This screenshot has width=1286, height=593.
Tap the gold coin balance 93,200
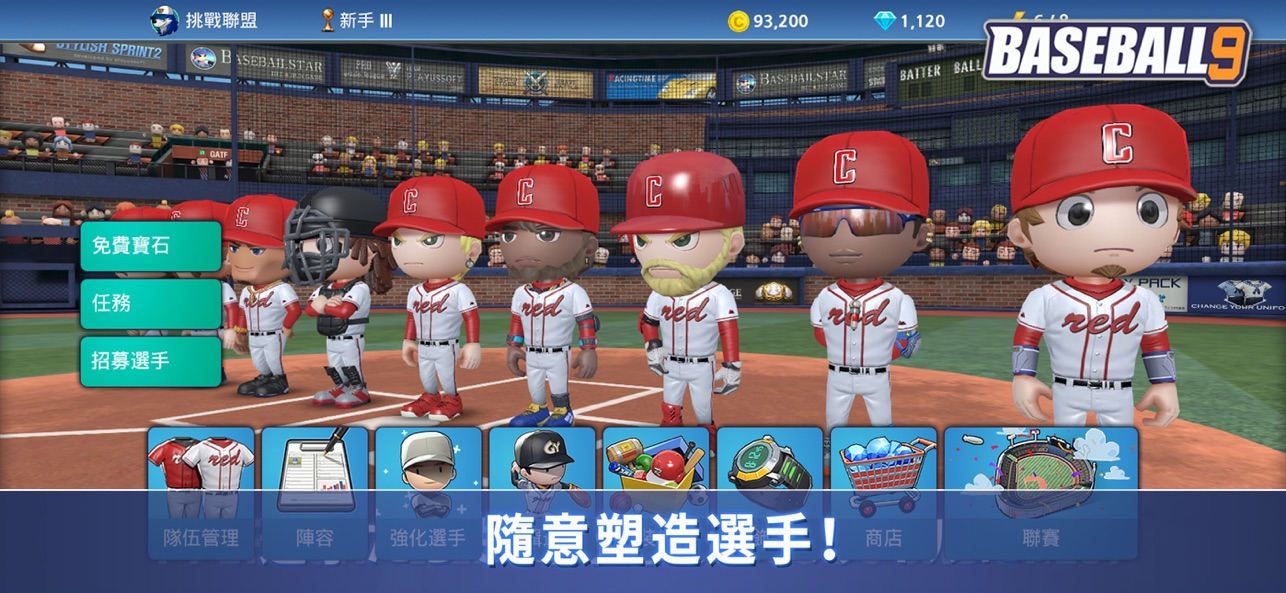(768, 21)
